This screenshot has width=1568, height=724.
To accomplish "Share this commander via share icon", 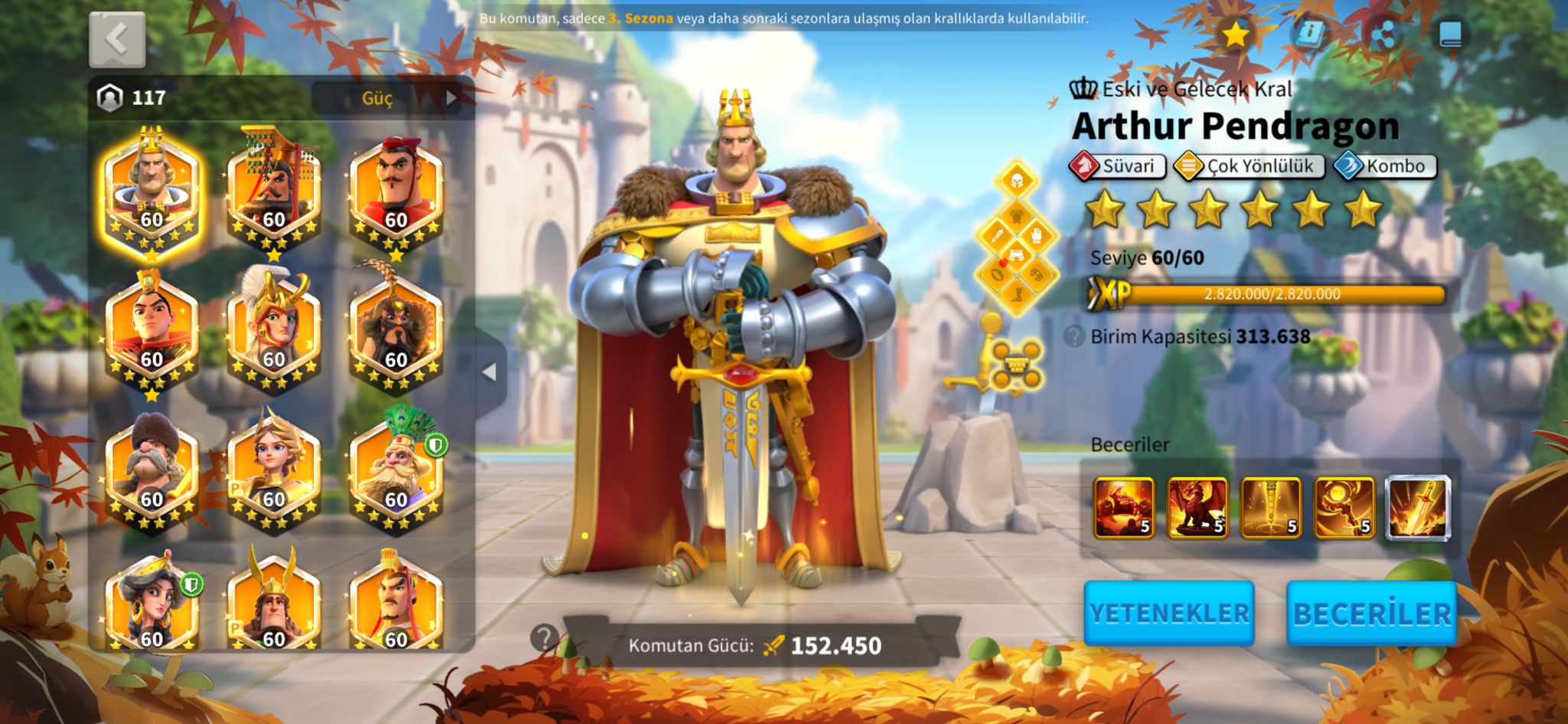I will pyautogui.click(x=1382, y=34).
